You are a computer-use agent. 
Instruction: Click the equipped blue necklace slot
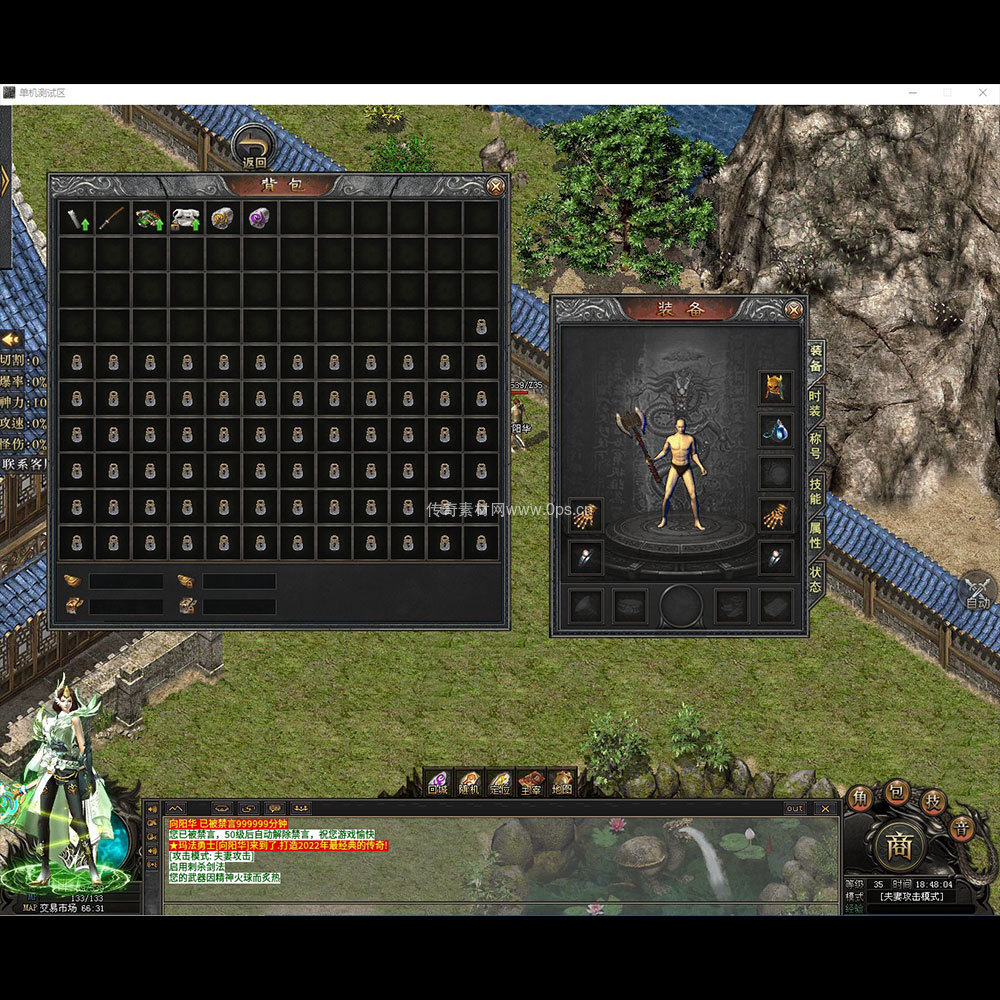[x=775, y=430]
